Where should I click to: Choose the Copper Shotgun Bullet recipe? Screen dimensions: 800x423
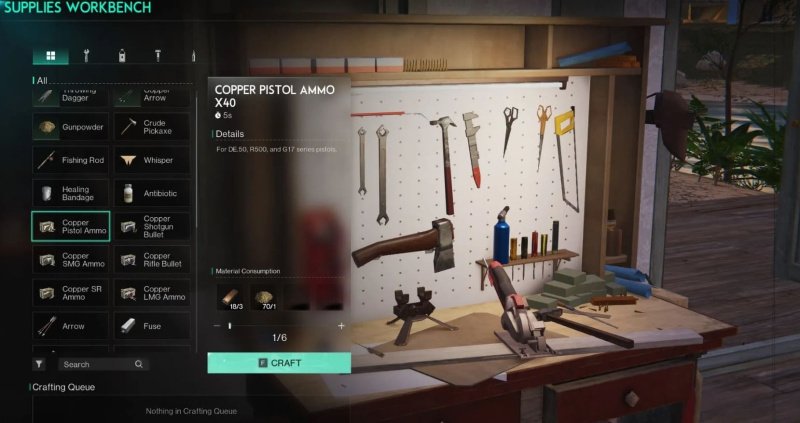point(151,226)
